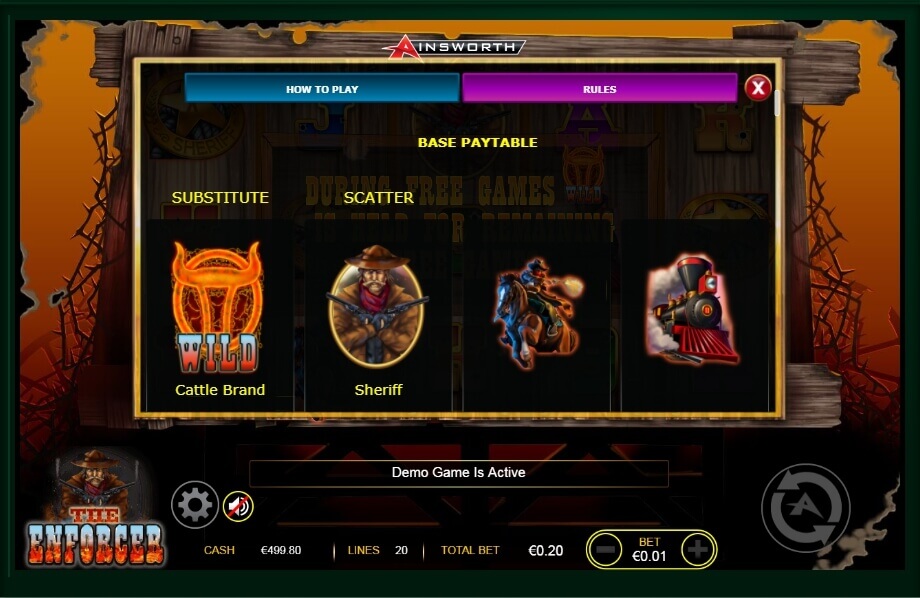
Task: Click the paytable scrollbar handle
Action: point(777,104)
